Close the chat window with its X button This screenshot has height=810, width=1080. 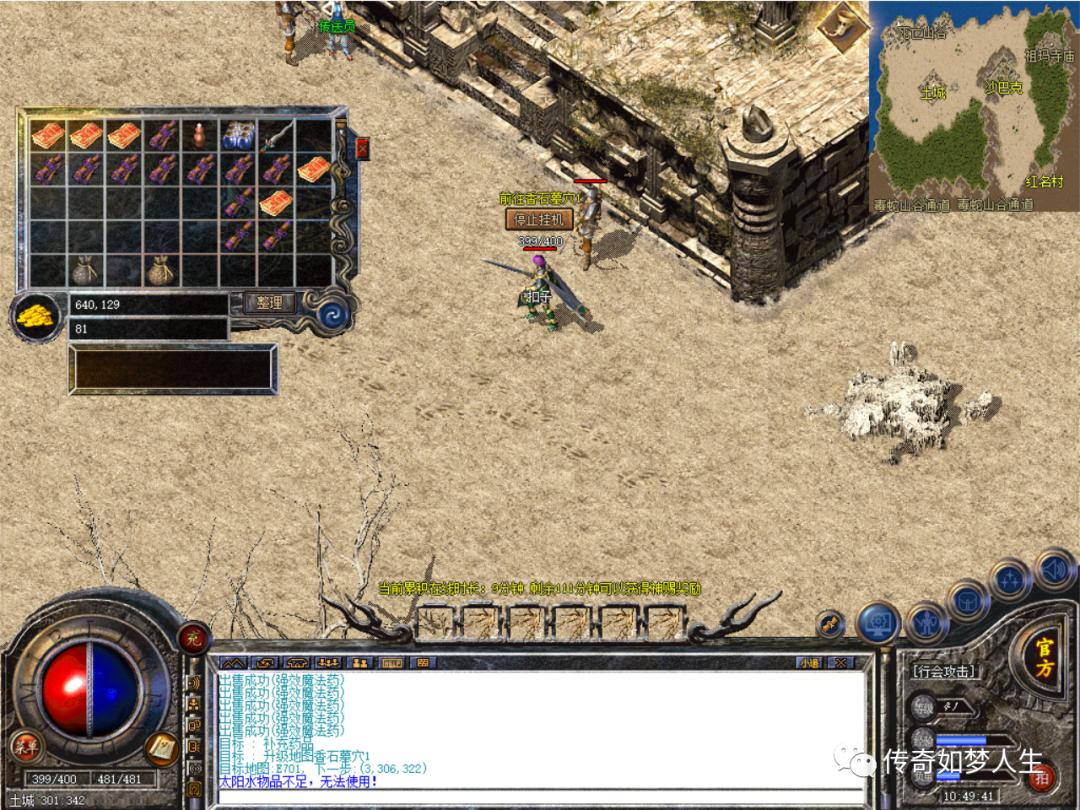(x=840, y=662)
